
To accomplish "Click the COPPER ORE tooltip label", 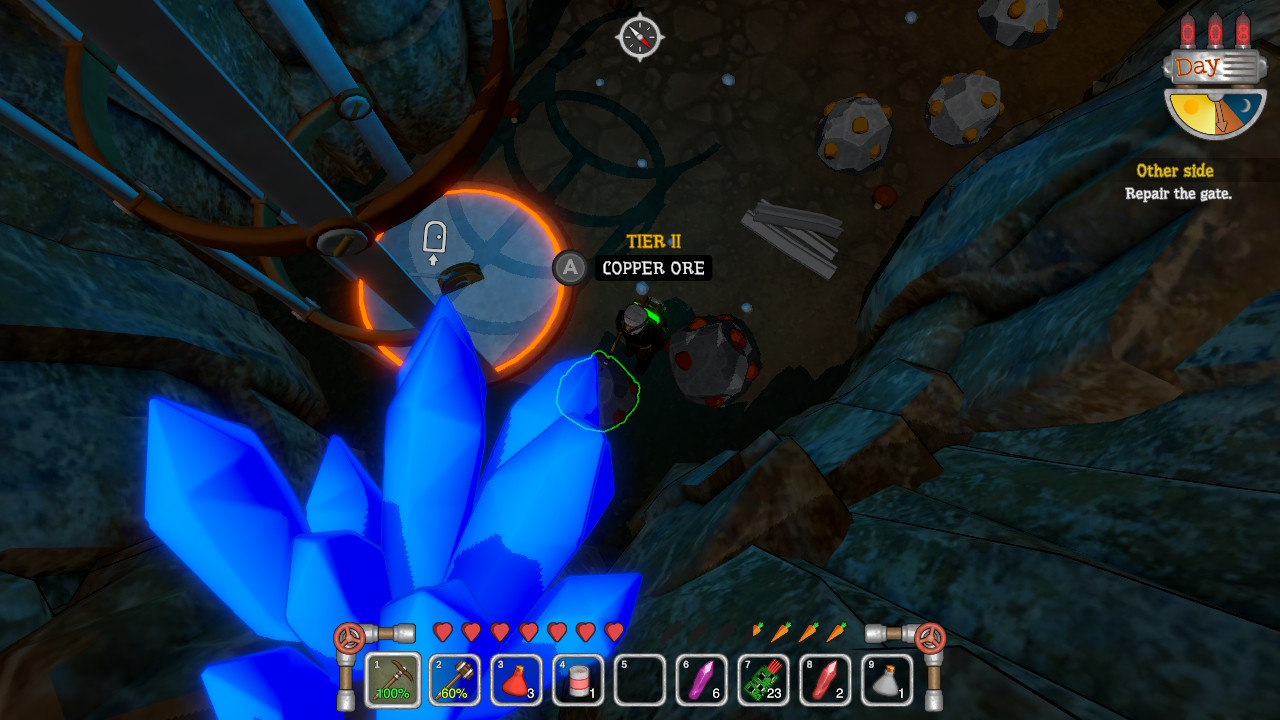I will point(652,268).
